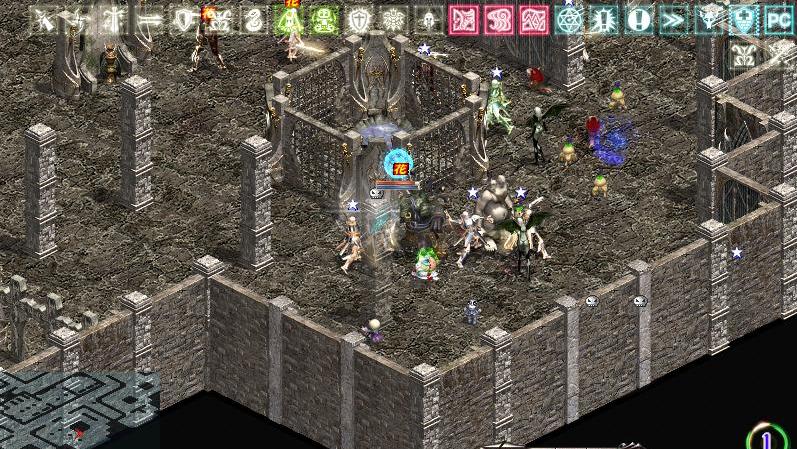This screenshot has height=449, width=797.
Task: Click the coiled snake buff icon
Action: [254, 20]
